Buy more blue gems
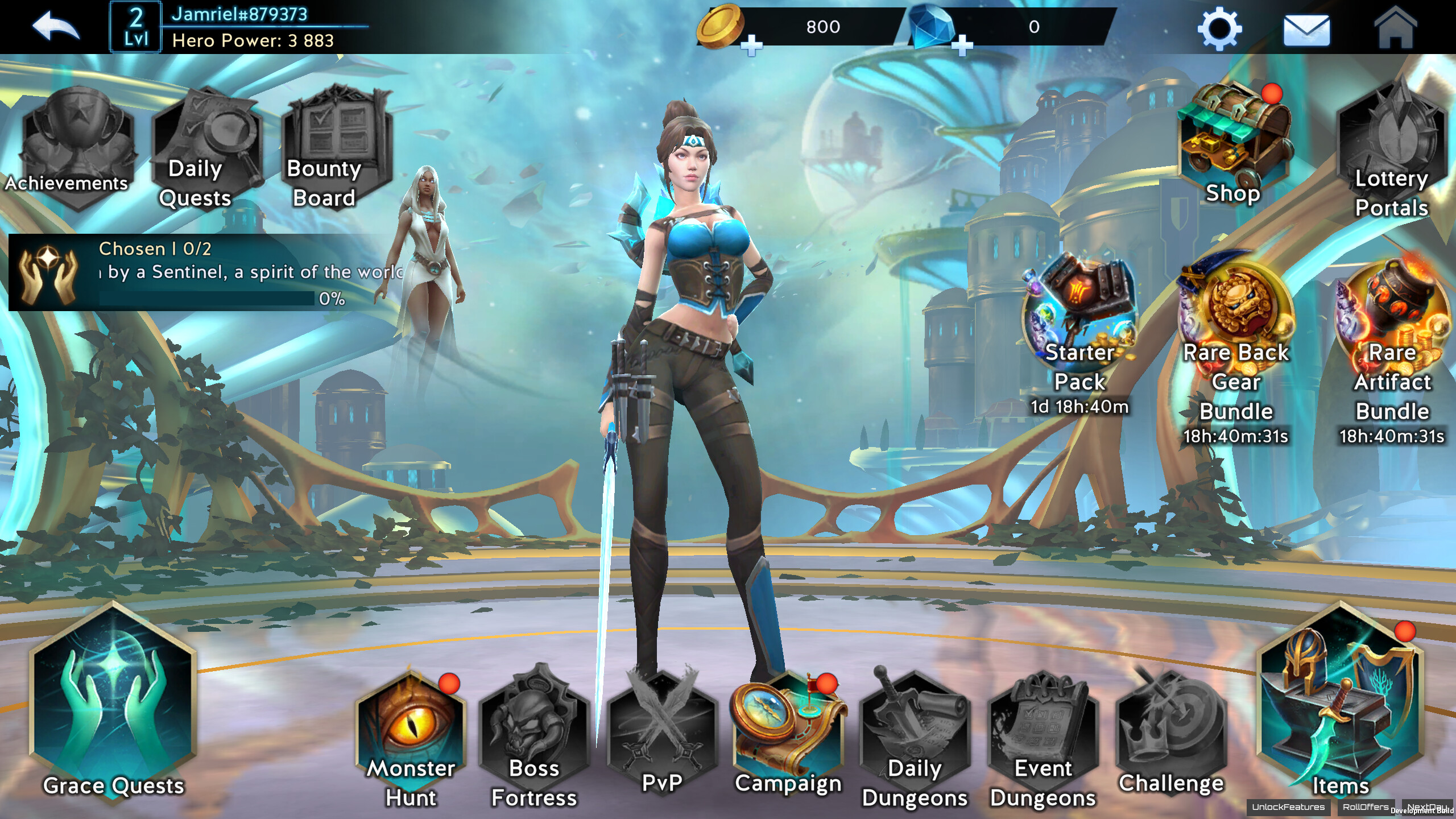Screen dimensions: 1456x819 (x=962, y=45)
